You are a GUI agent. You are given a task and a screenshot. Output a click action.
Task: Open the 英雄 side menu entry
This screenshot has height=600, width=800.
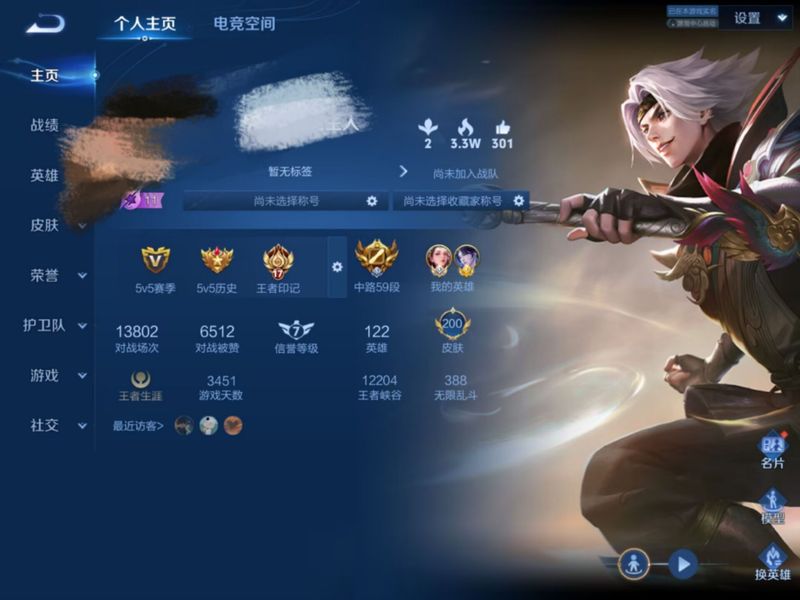(x=45, y=175)
